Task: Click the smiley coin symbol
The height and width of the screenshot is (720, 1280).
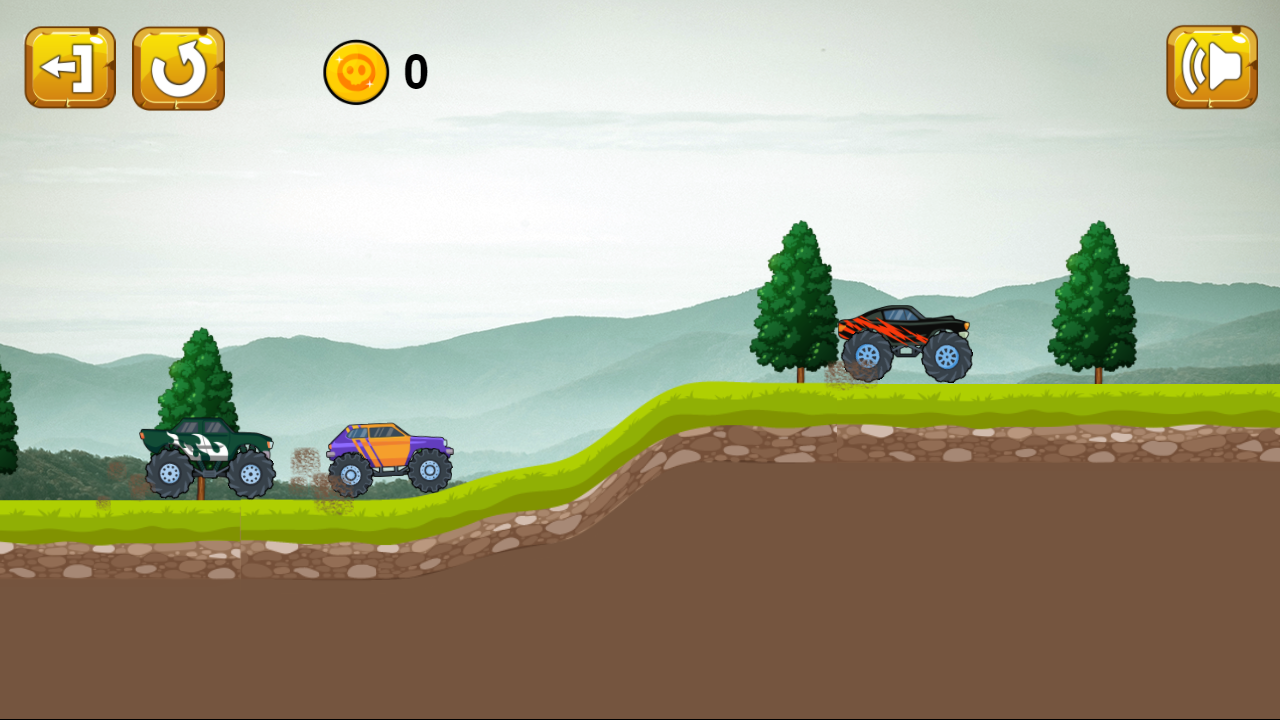Action: (x=356, y=70)
